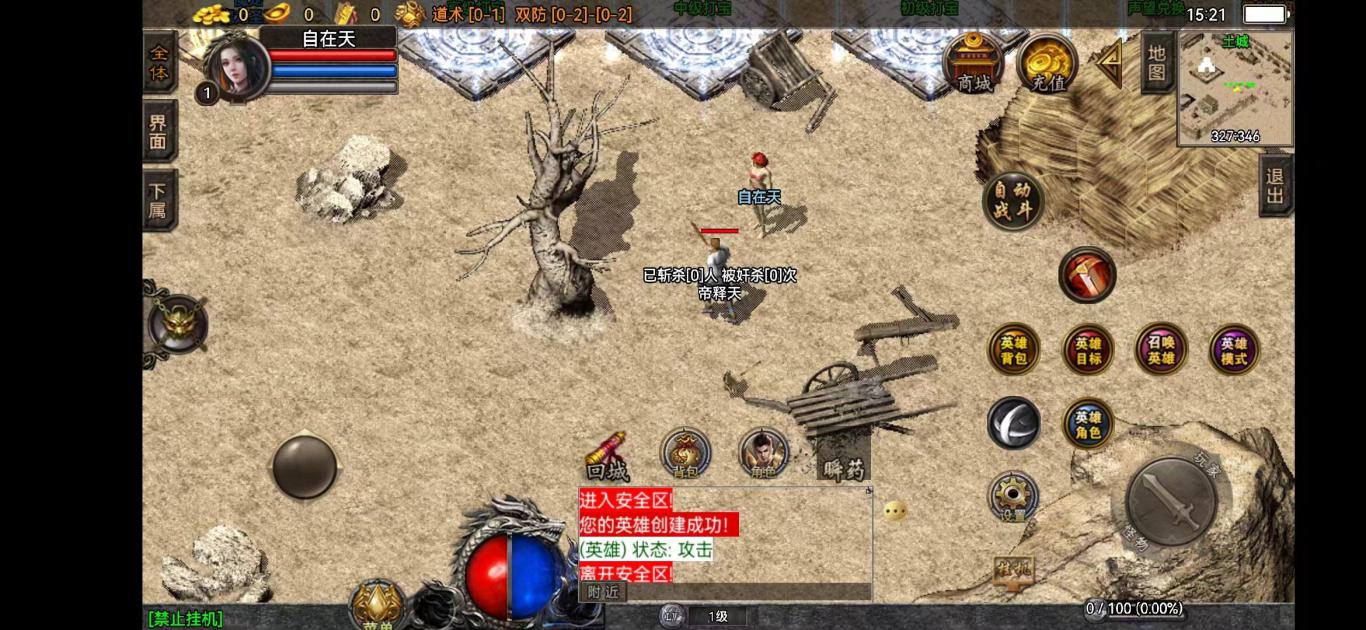Open the 英雄角色 hero character panel
Image resolution: width=1366 pixels, height=630 pixels.
[x=1088, y=424]
